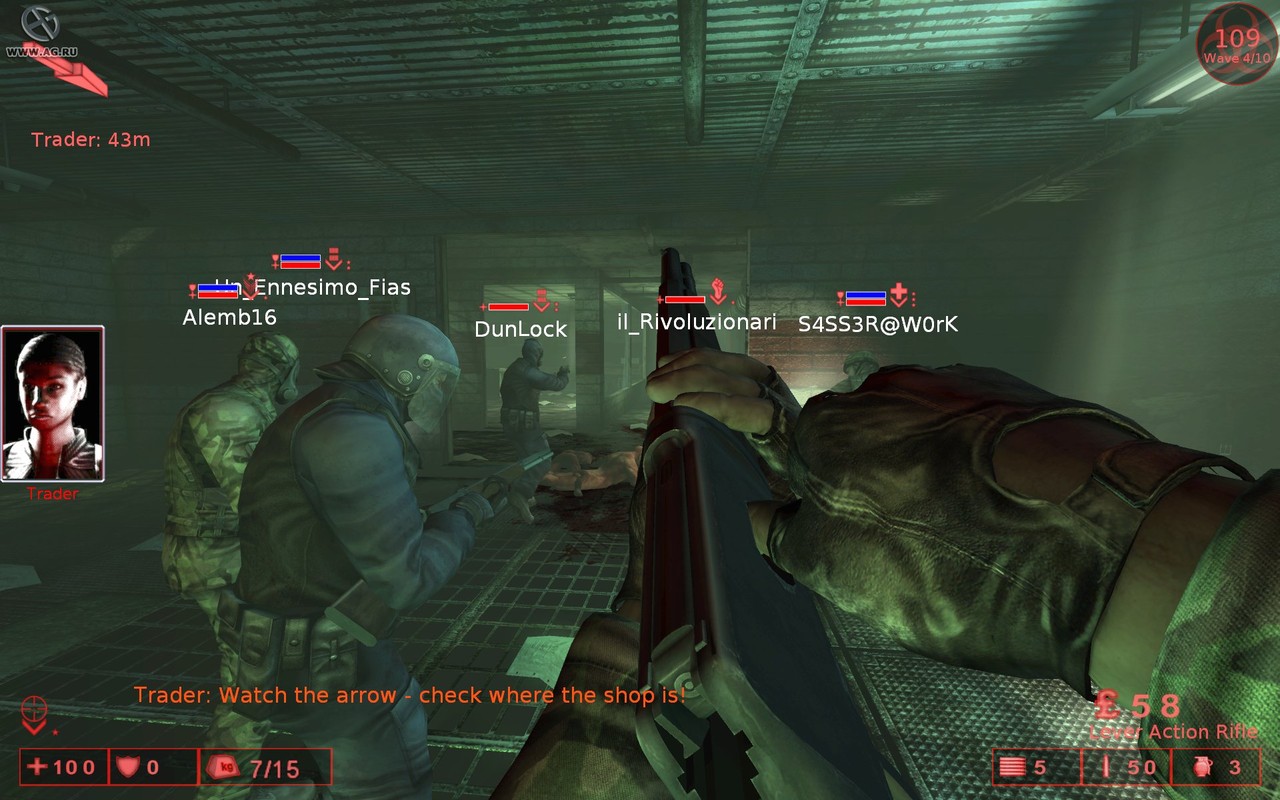Choose the DunLock player name tag
1280x800 pixels.
tap(520, 329)
